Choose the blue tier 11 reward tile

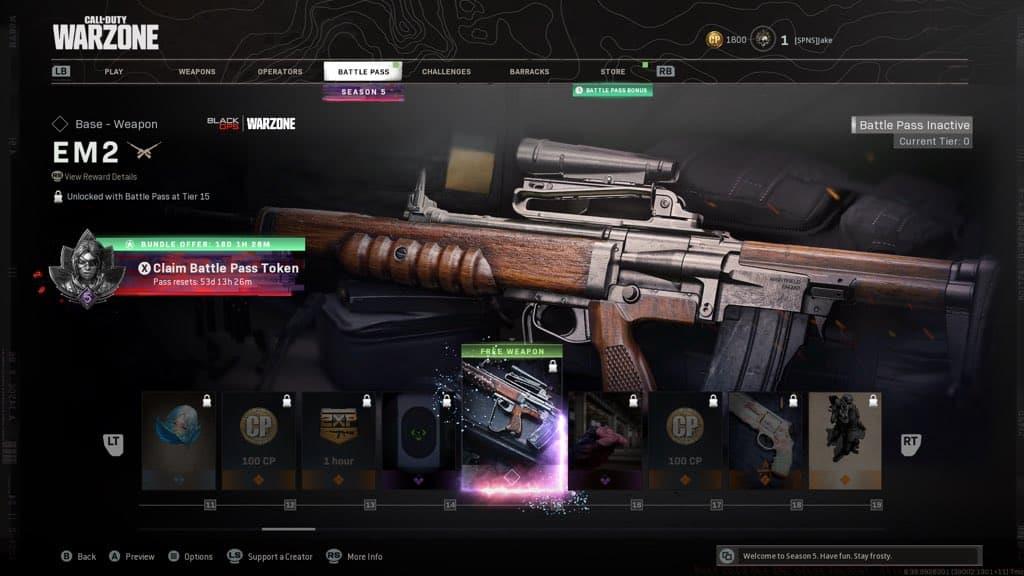[178, 440]
